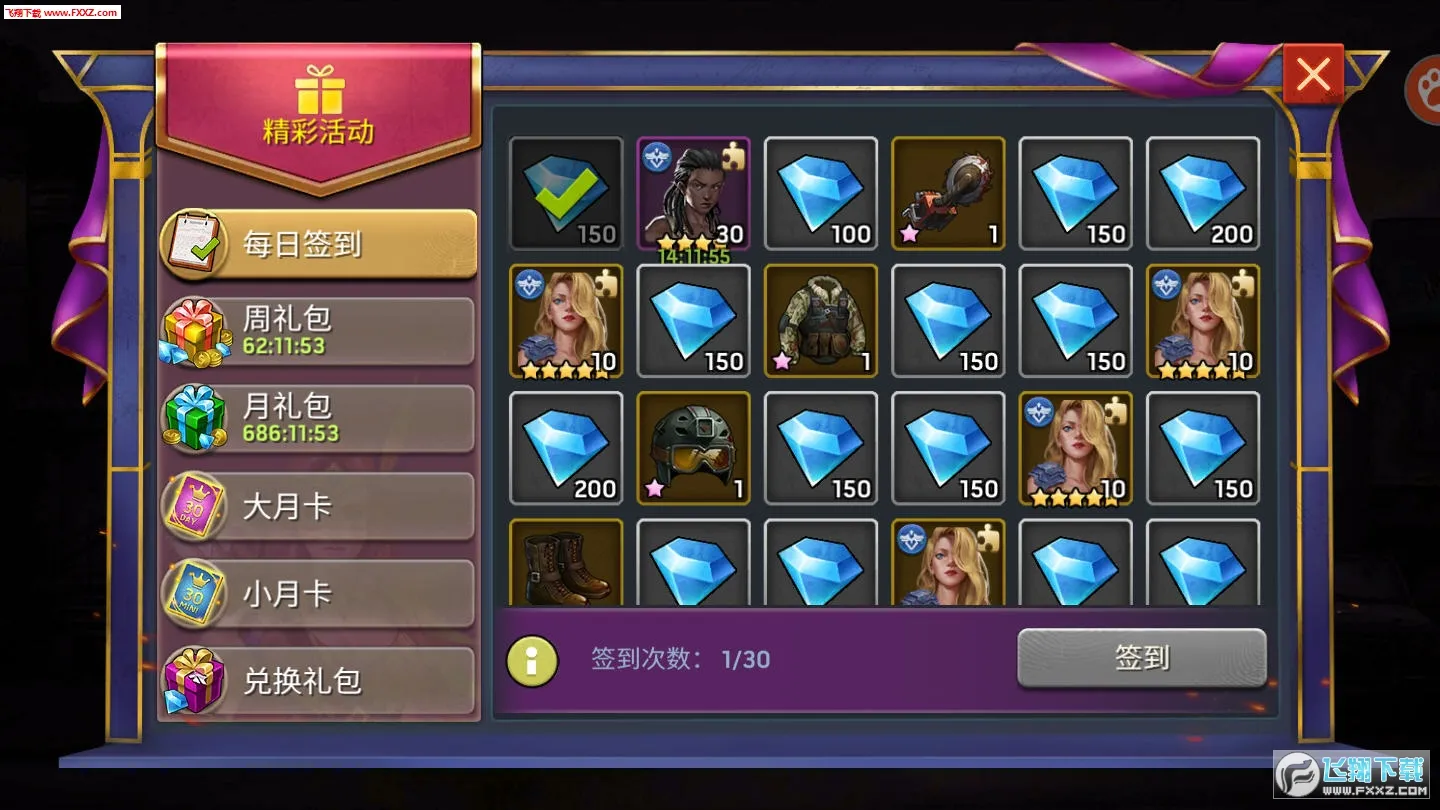Viewport: 1440px width, 810px height.
Task: Select the chainsaw weapon reward tile
Action: point(947,193)
